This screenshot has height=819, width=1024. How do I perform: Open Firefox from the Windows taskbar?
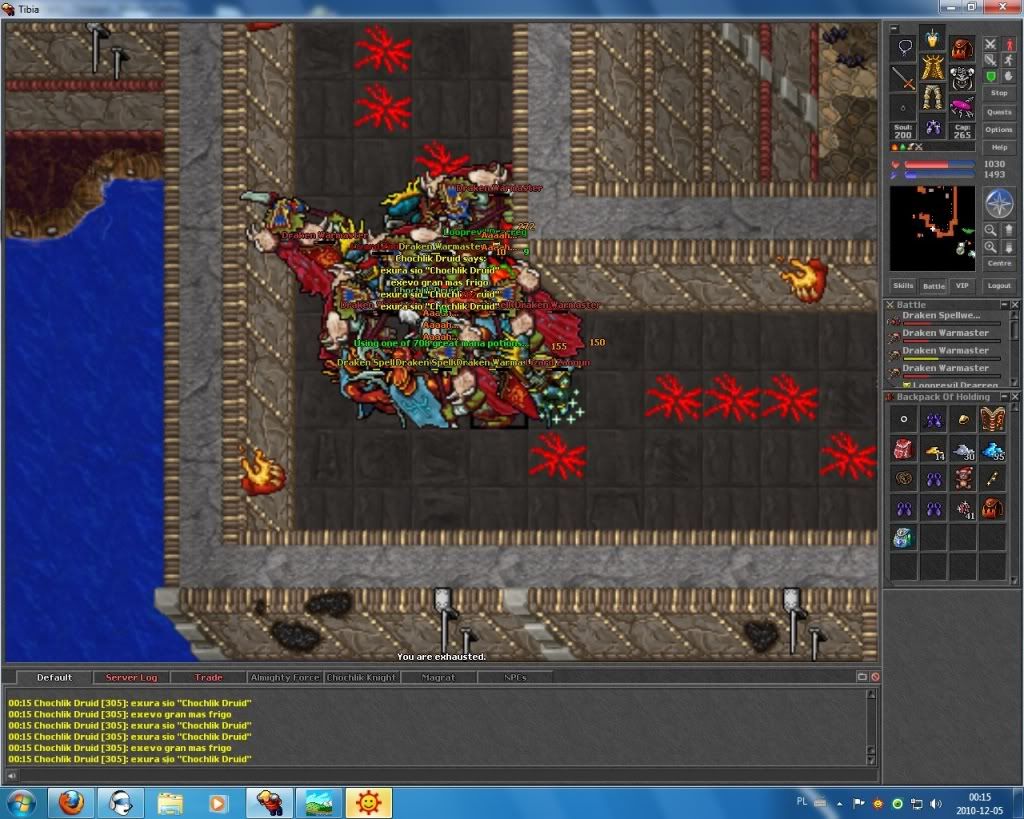click(x=71, y=802)
